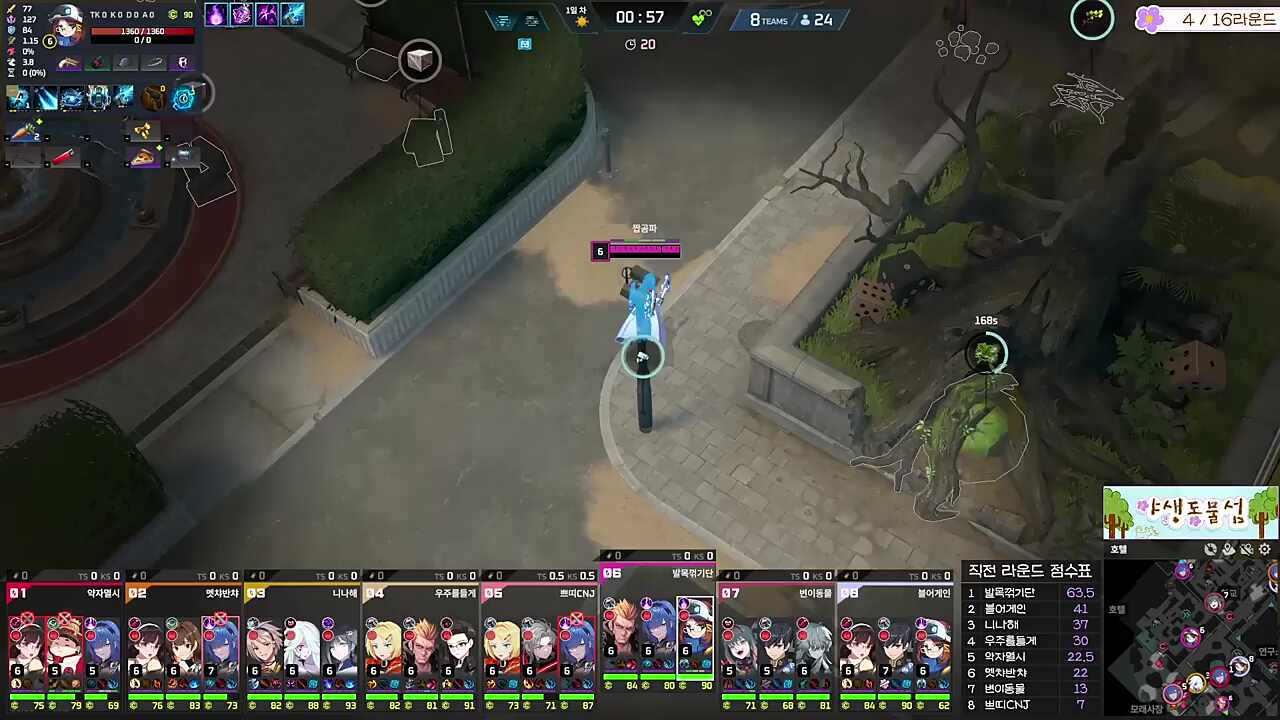Click the carrot item in the inventory
Screen dimensions: 1280x720
[x=23, y=131]
